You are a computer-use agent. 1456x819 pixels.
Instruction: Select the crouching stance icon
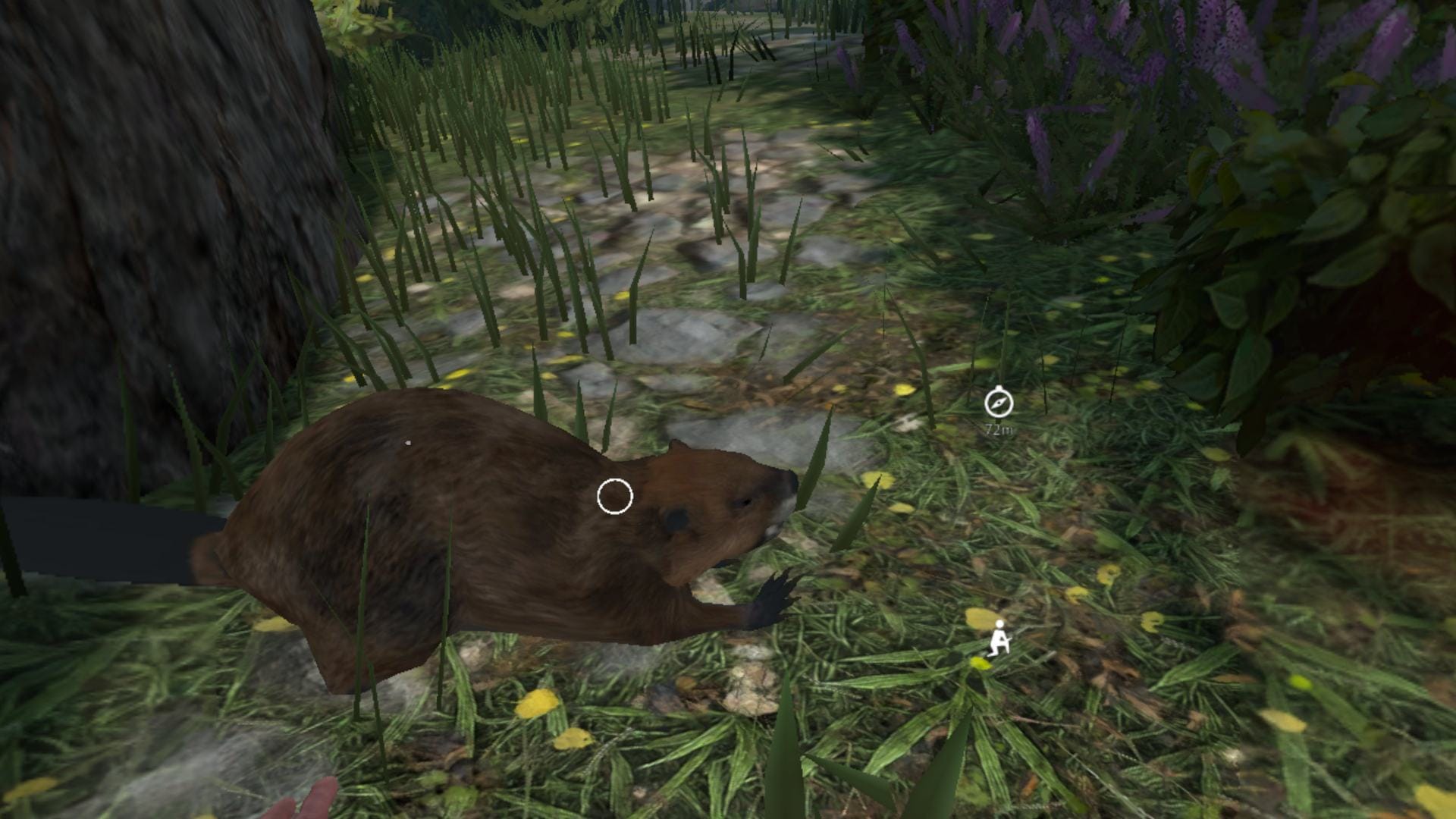click(x=999, y=639)
